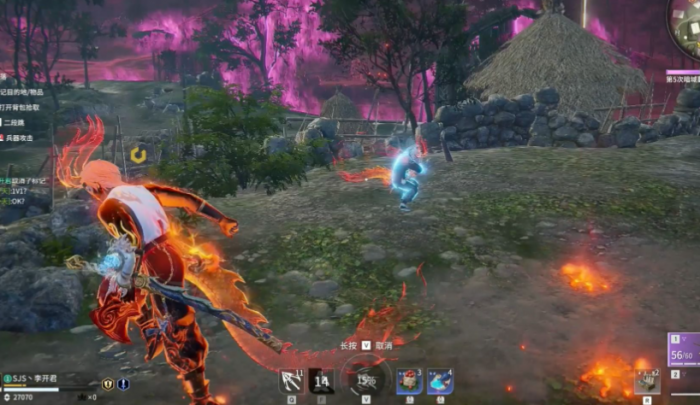Open the purple weapon durability panel

click(684, 354)
